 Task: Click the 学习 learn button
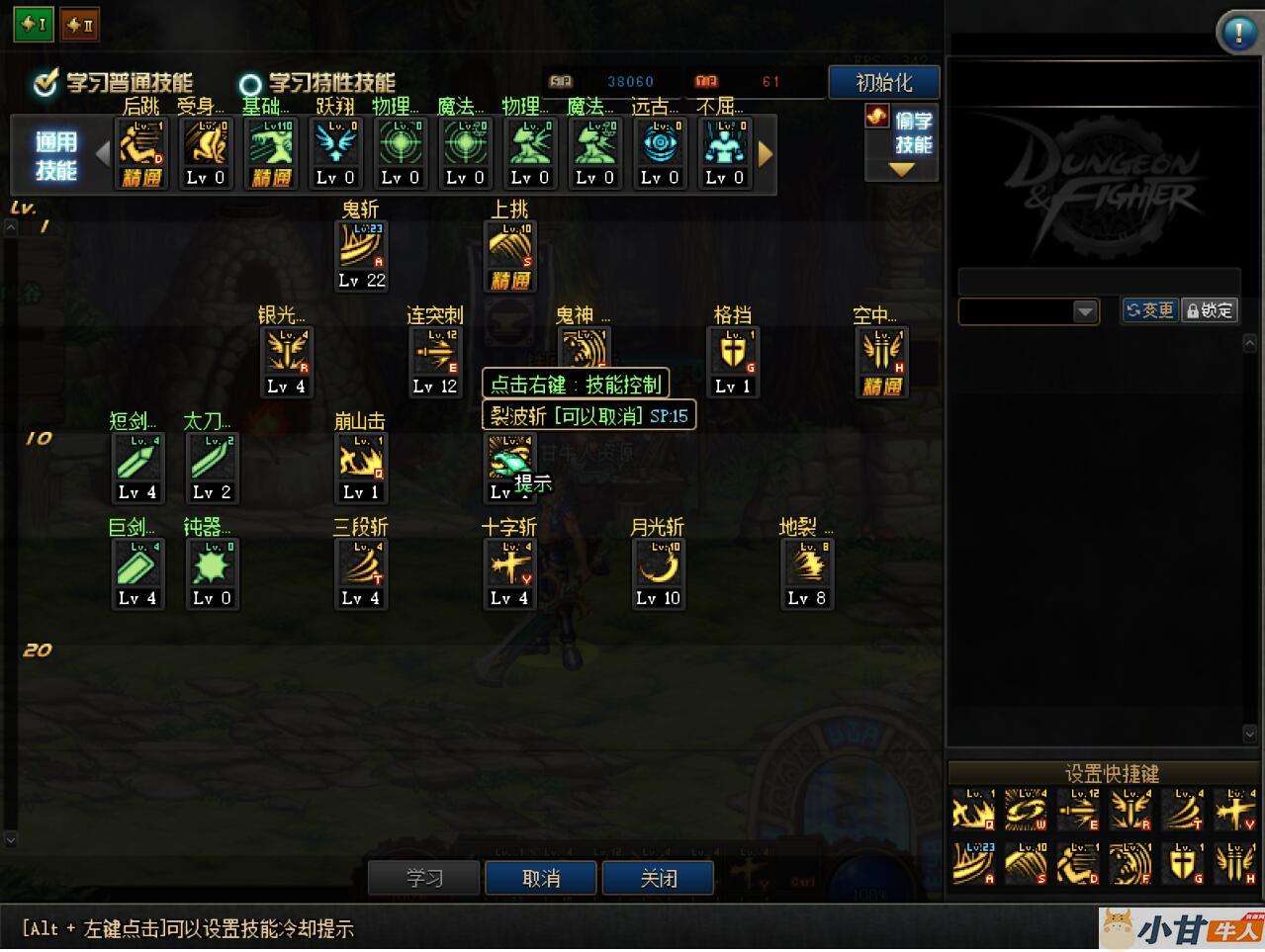tap(423, 878)
